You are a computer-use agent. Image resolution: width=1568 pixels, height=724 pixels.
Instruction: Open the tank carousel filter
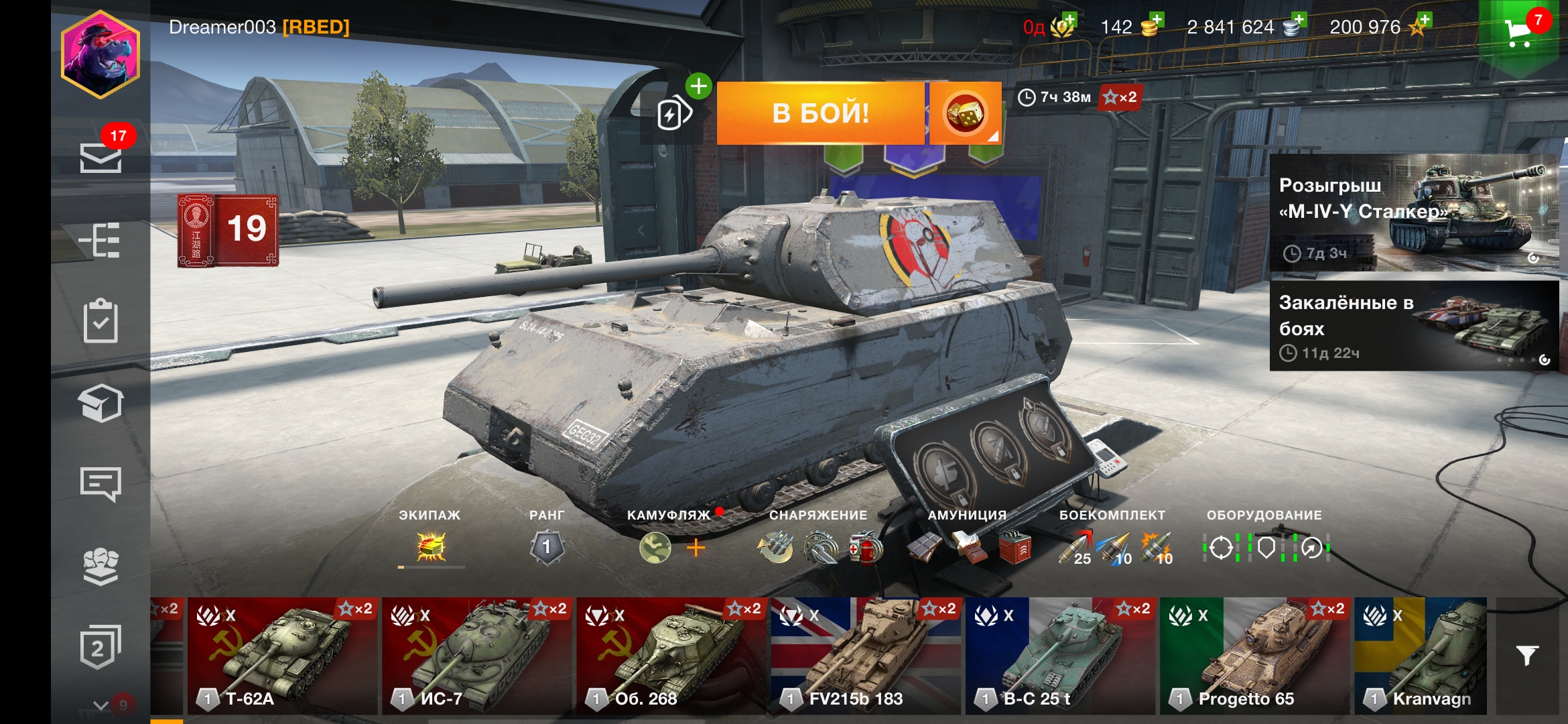click(1527, 655)
